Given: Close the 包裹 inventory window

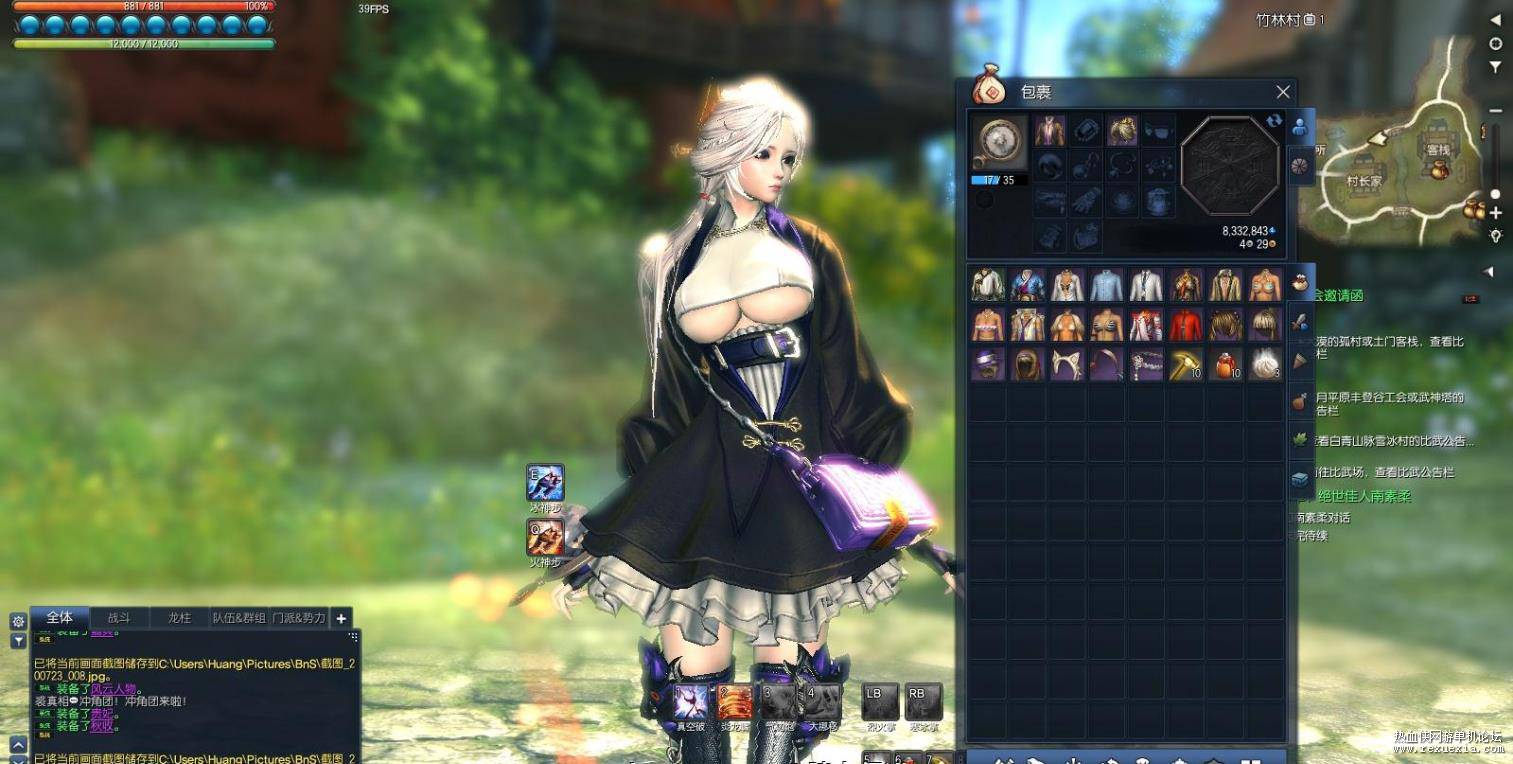Looking at the screenshot, I should [x=1283, y=92].
